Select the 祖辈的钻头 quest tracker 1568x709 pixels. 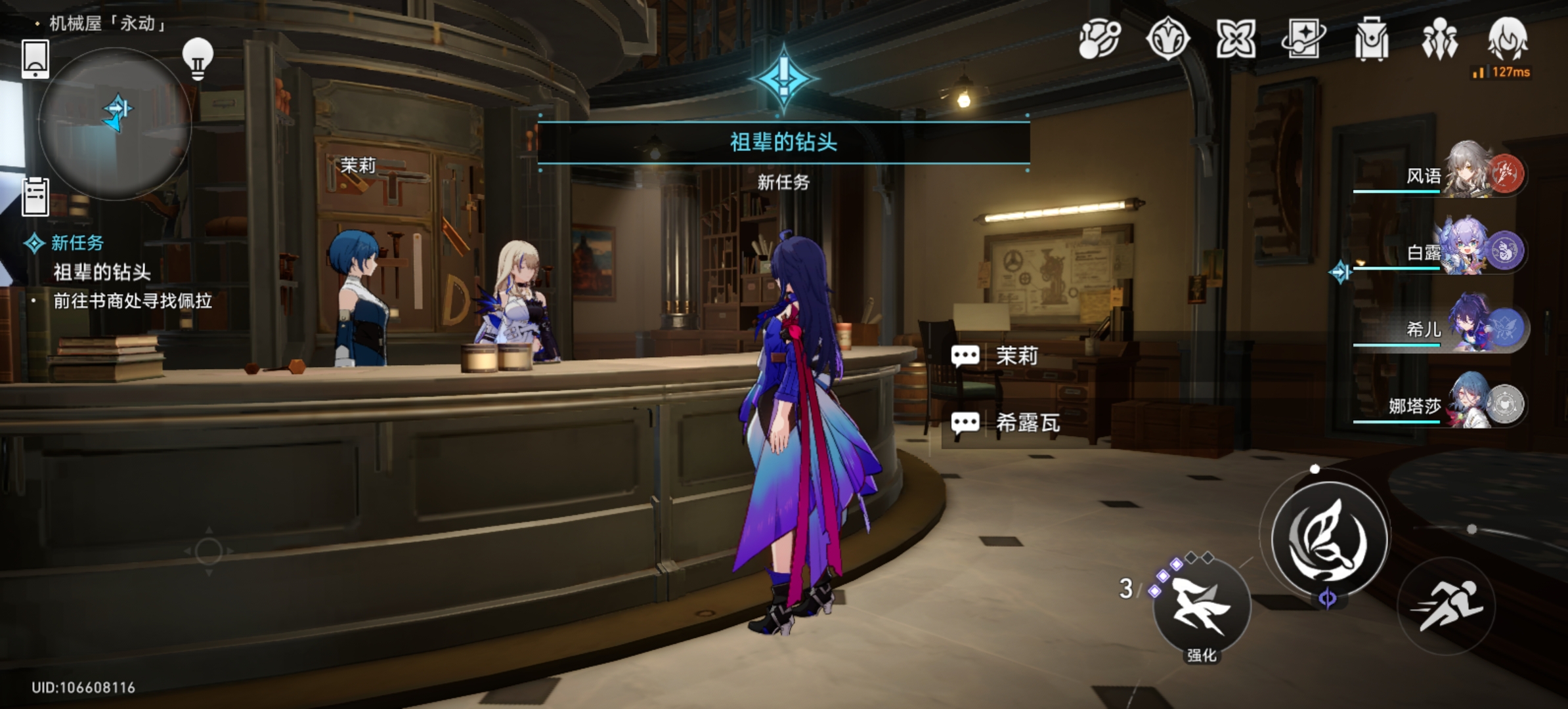point(102,272)
